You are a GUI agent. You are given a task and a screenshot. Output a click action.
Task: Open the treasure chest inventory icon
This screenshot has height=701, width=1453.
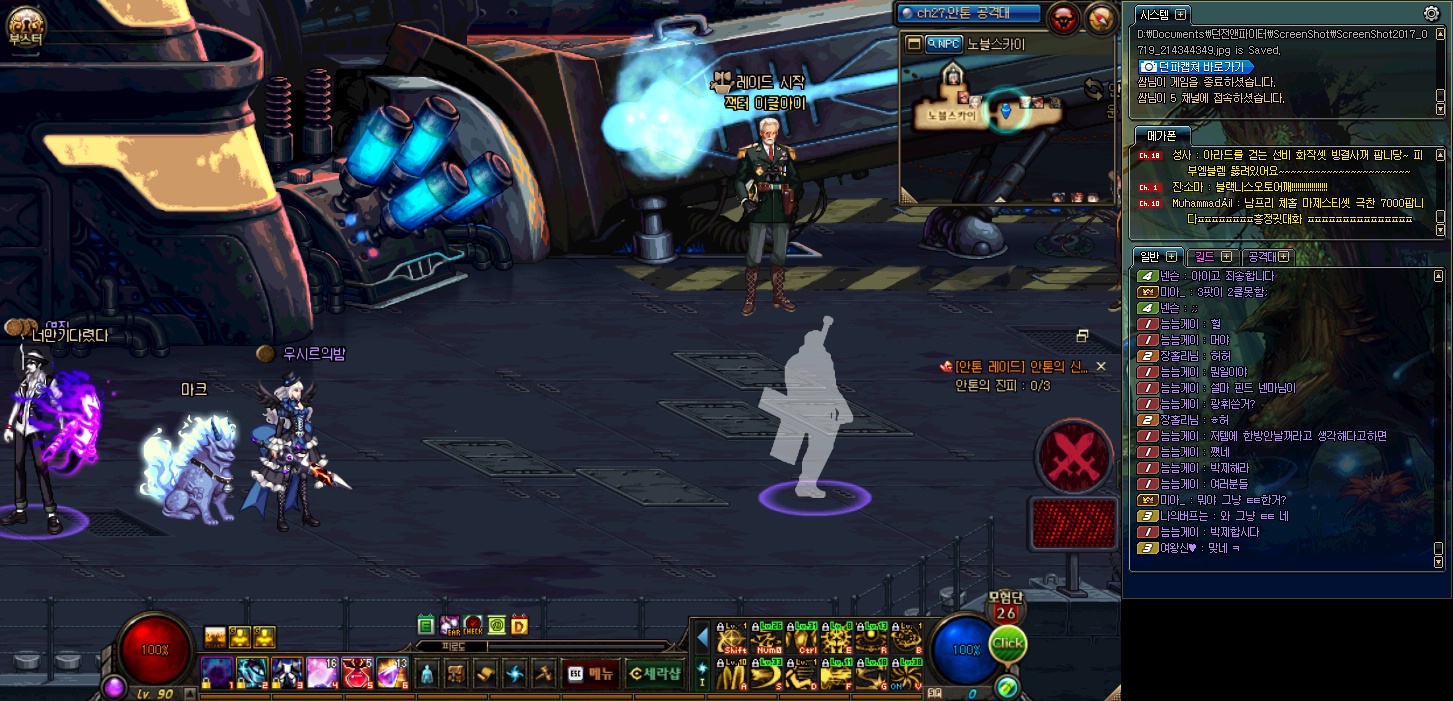[x=456, y=673]
